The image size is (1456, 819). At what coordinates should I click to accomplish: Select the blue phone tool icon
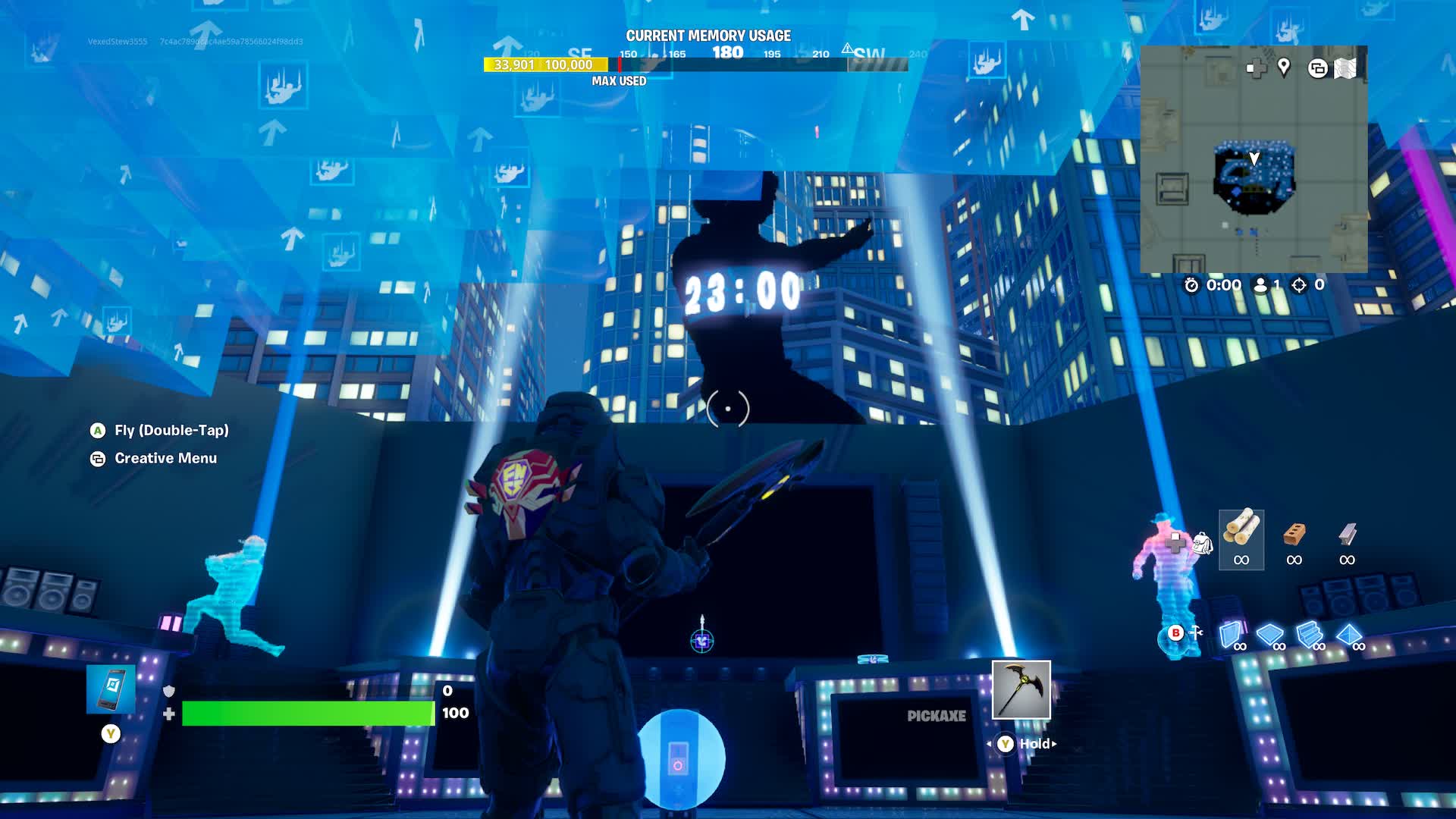(x=111, y=689)
